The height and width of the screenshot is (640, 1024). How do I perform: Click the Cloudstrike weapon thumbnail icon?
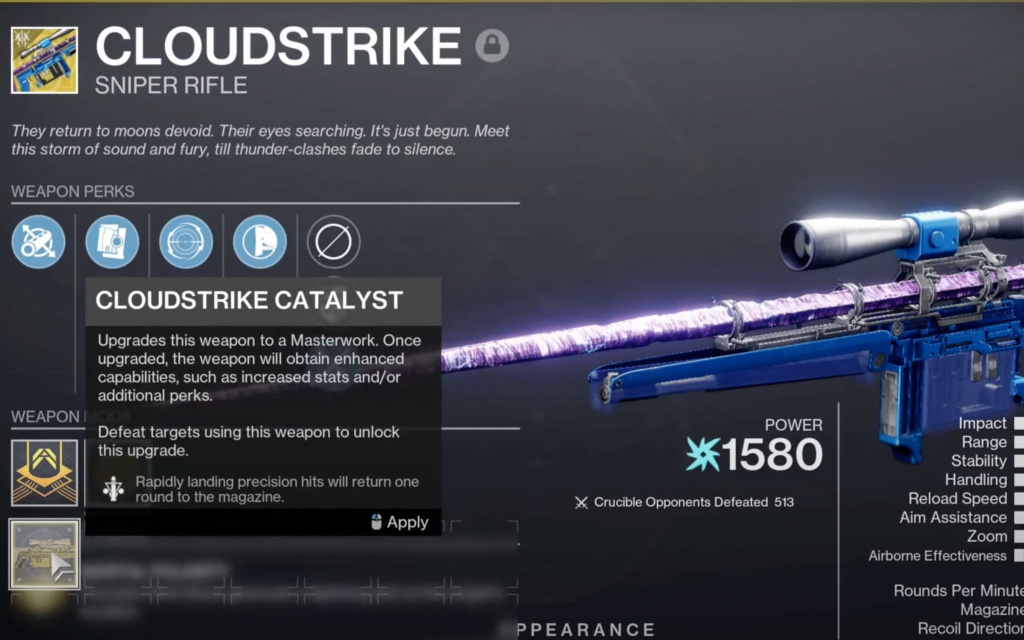[44, 60]
